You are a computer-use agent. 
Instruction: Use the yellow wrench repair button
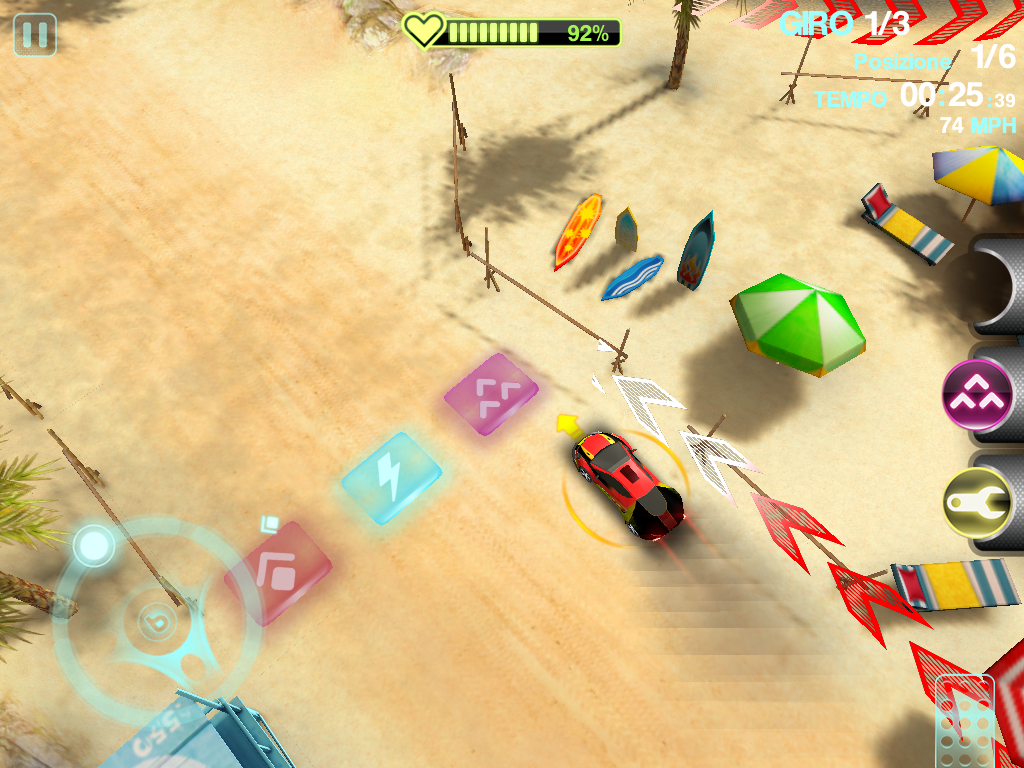977,503
